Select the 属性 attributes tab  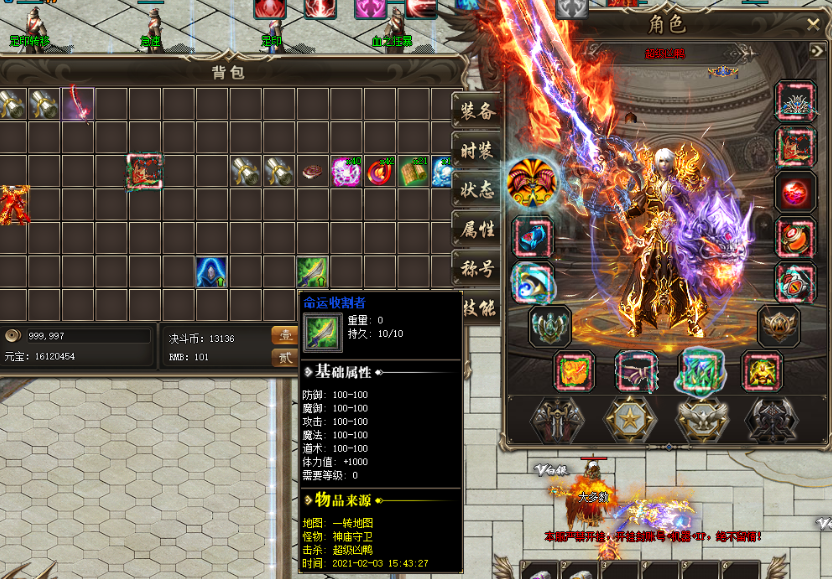476,229
